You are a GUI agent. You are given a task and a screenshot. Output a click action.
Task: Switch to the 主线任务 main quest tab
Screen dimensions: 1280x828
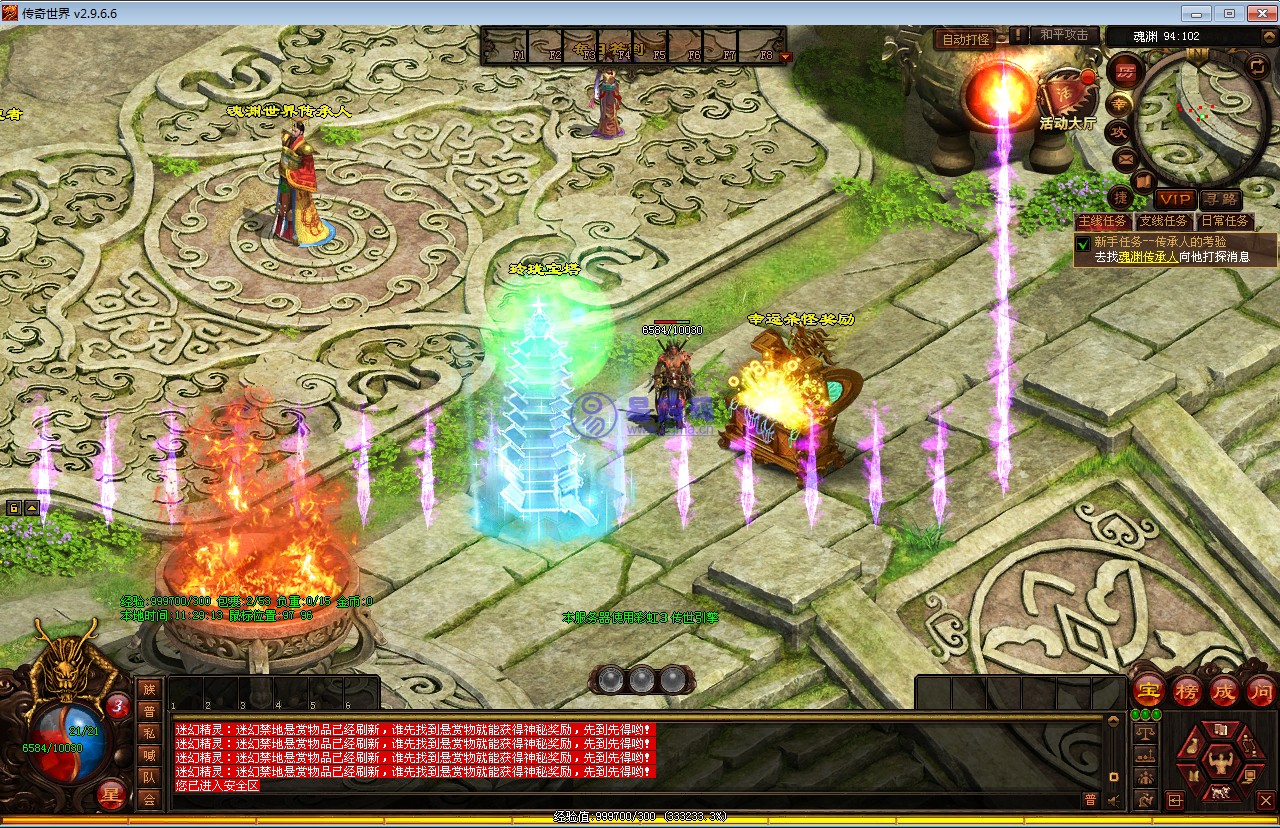[1103, 221]
